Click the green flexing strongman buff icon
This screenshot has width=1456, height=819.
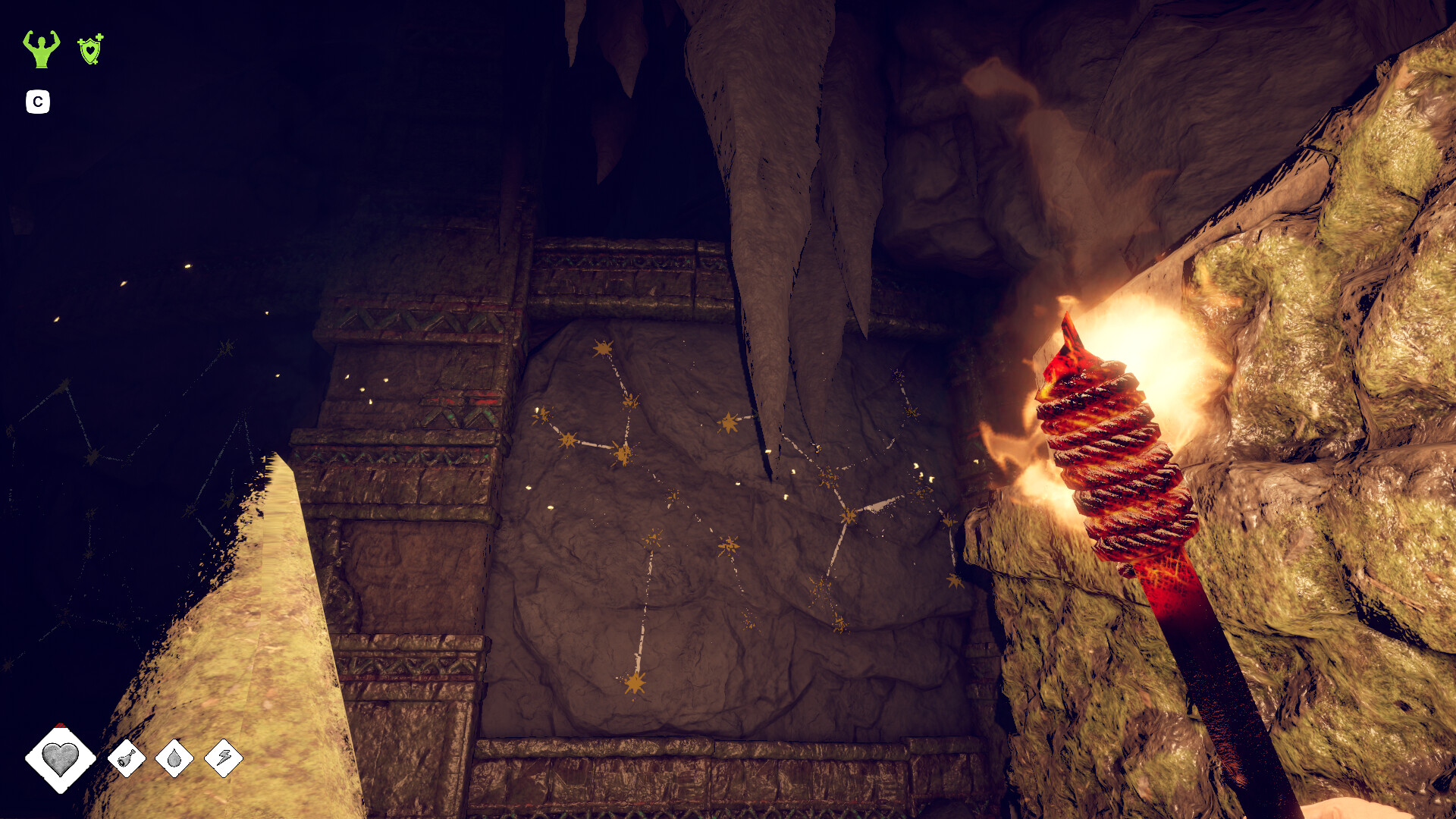(41, 49)
